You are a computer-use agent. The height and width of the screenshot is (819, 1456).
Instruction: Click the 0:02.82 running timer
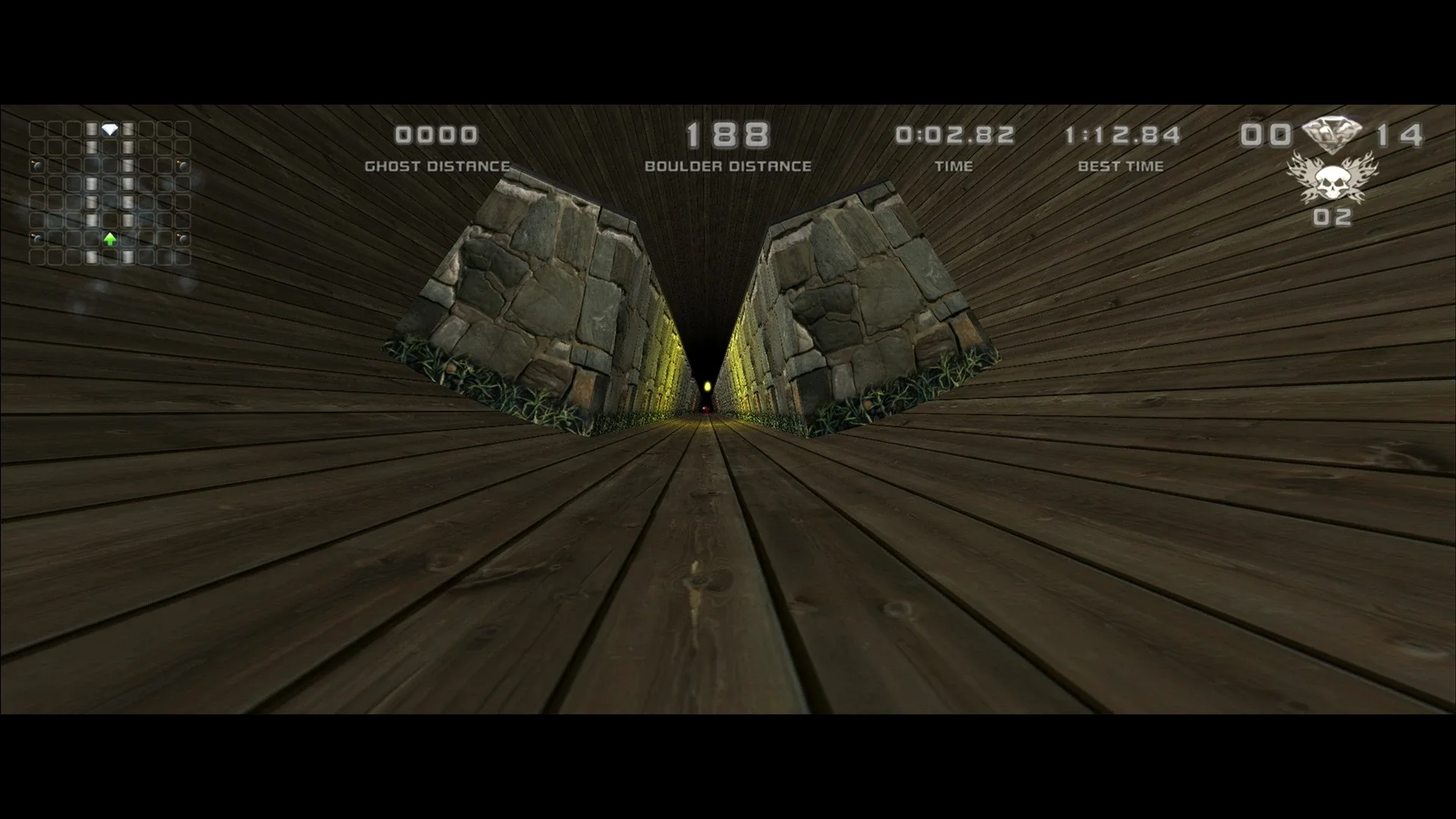click(x=956, y=134)
